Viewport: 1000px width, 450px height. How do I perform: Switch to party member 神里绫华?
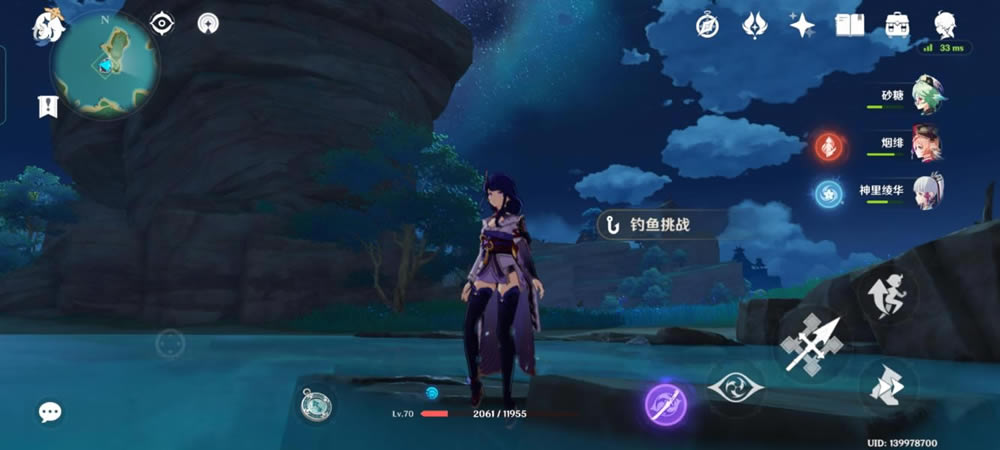coord(926,191)
